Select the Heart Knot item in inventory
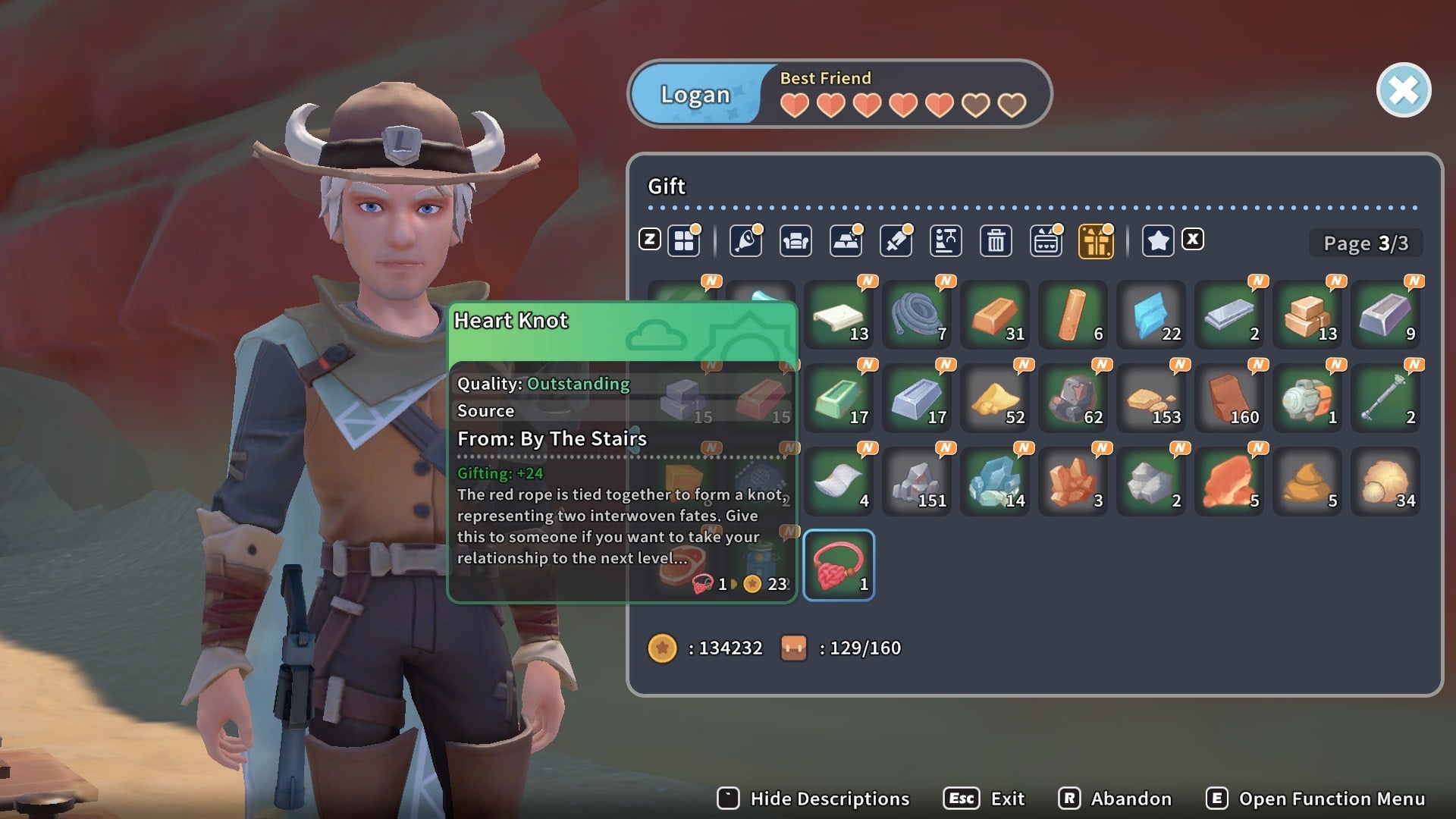The width and height of the screenshot is (1456, 819). 839,564
